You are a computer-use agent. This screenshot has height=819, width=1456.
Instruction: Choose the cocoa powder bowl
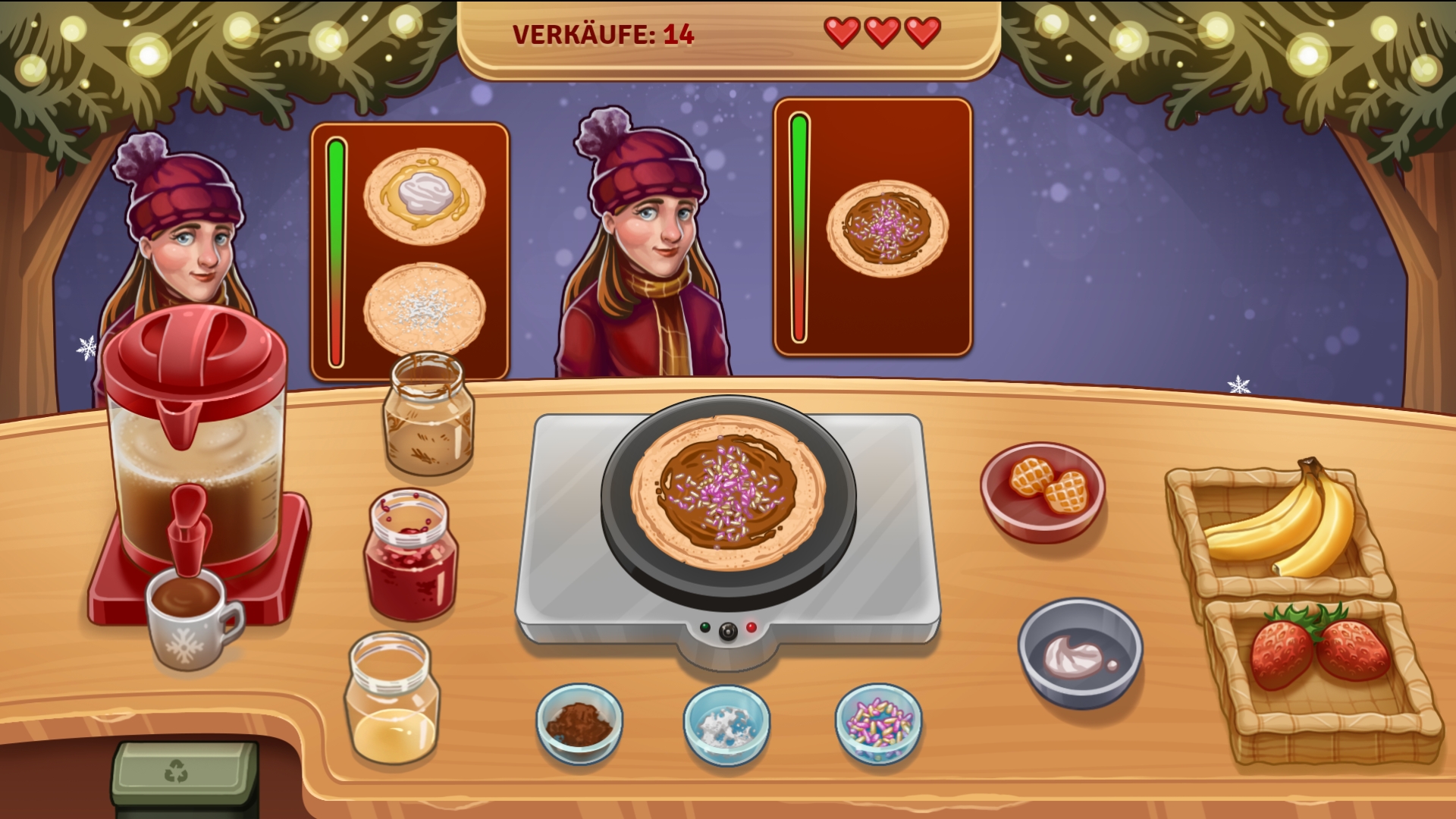point(579,723)
